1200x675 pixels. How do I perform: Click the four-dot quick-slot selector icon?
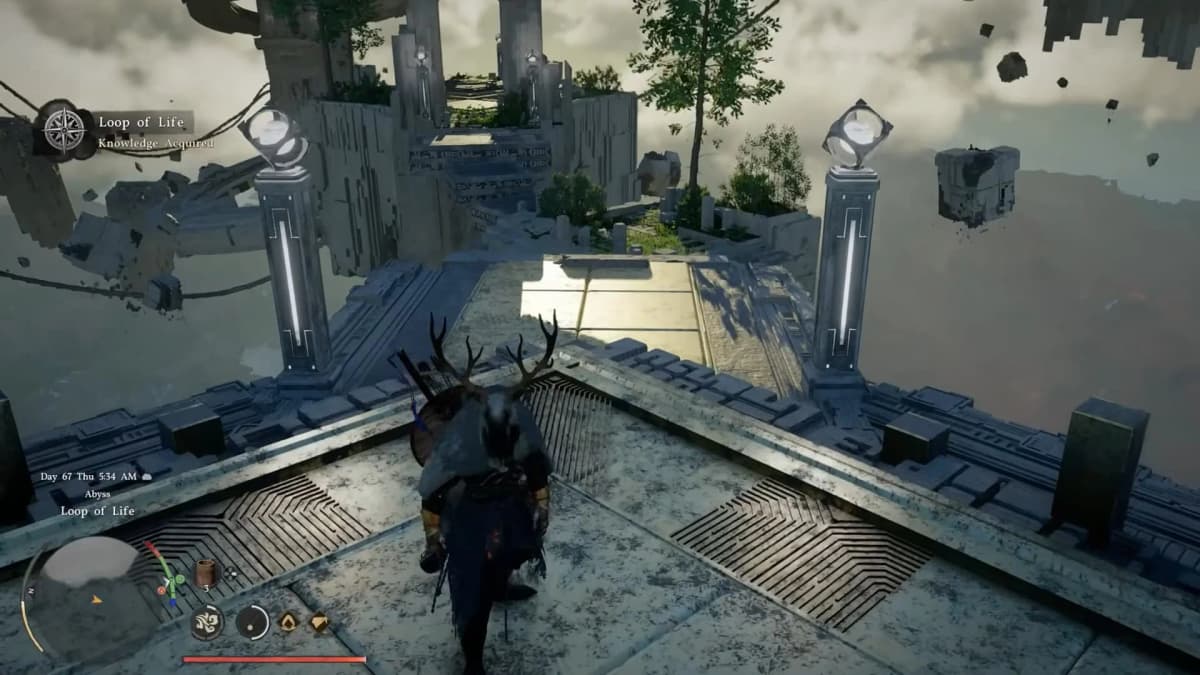click(231, 573)
